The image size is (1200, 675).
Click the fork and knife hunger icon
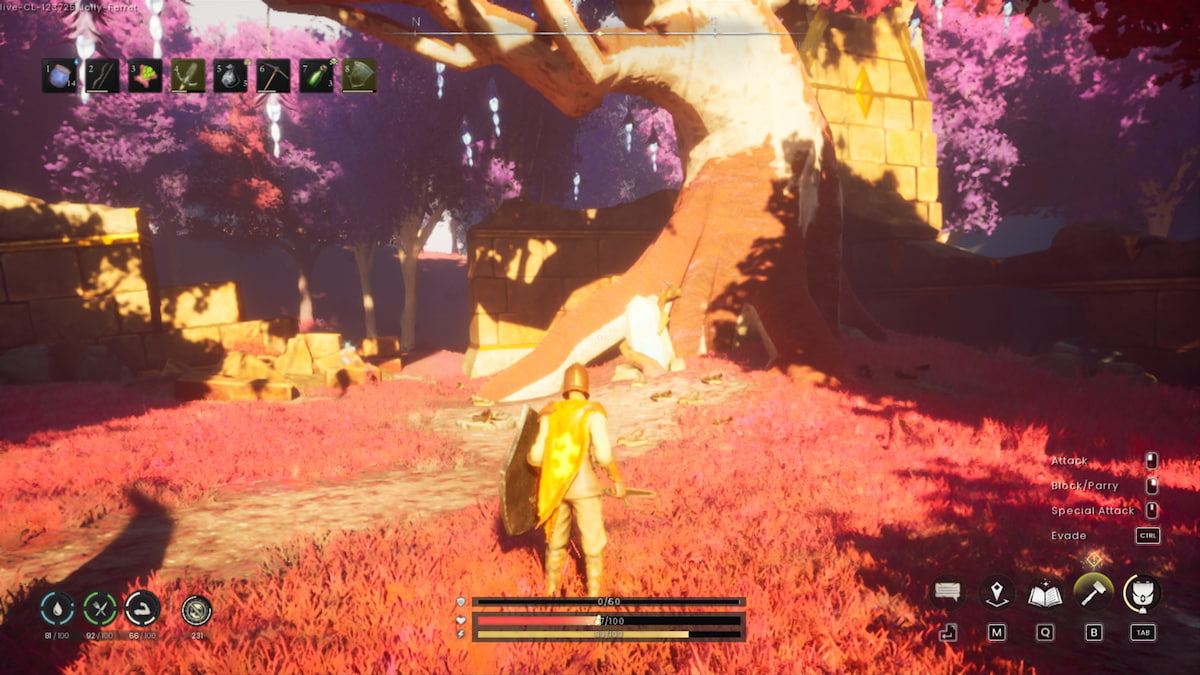[100, 608]
